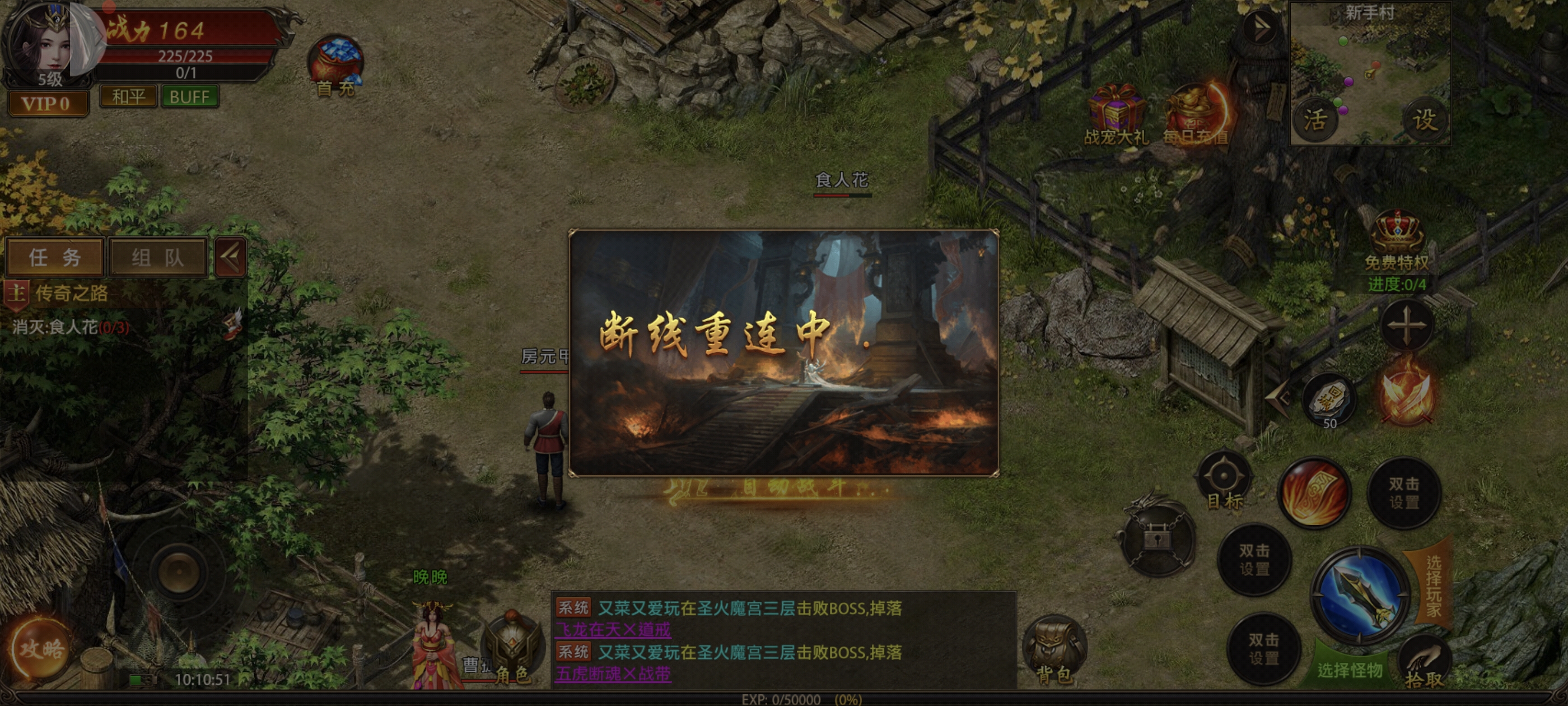Viewport: 1568px width, 706px height.
Task: Click the 五虎断魂×战带 item link
Action: click(x=613, y=674)
